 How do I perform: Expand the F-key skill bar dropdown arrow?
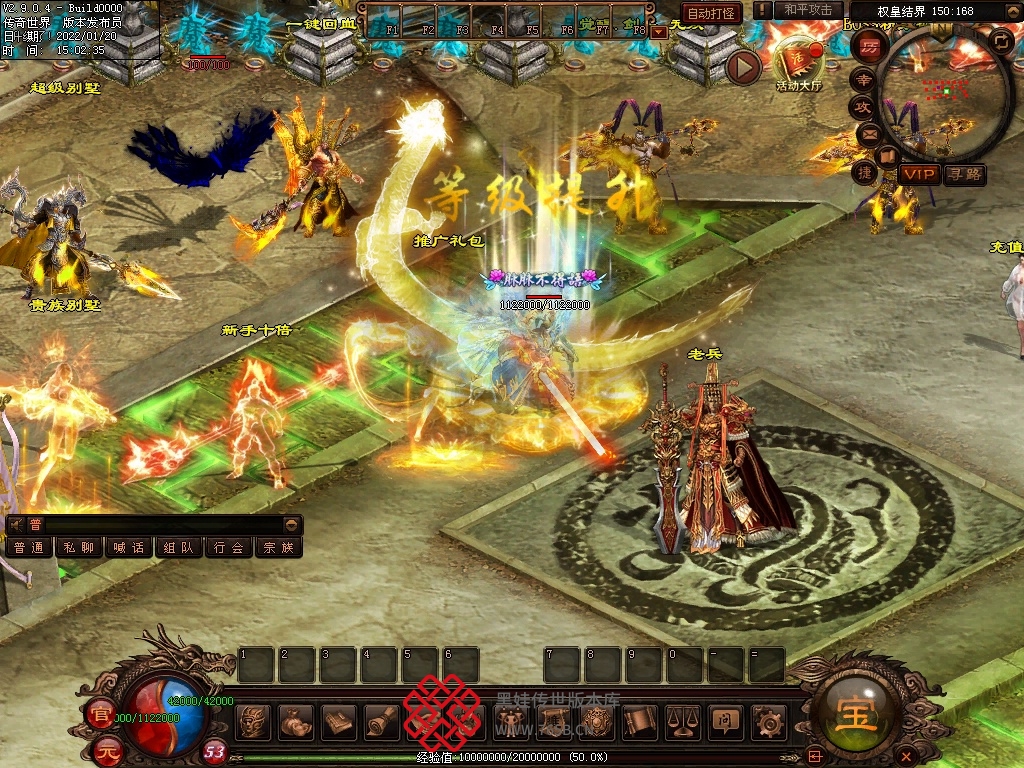pyautogui.click(x=658, y=32)
